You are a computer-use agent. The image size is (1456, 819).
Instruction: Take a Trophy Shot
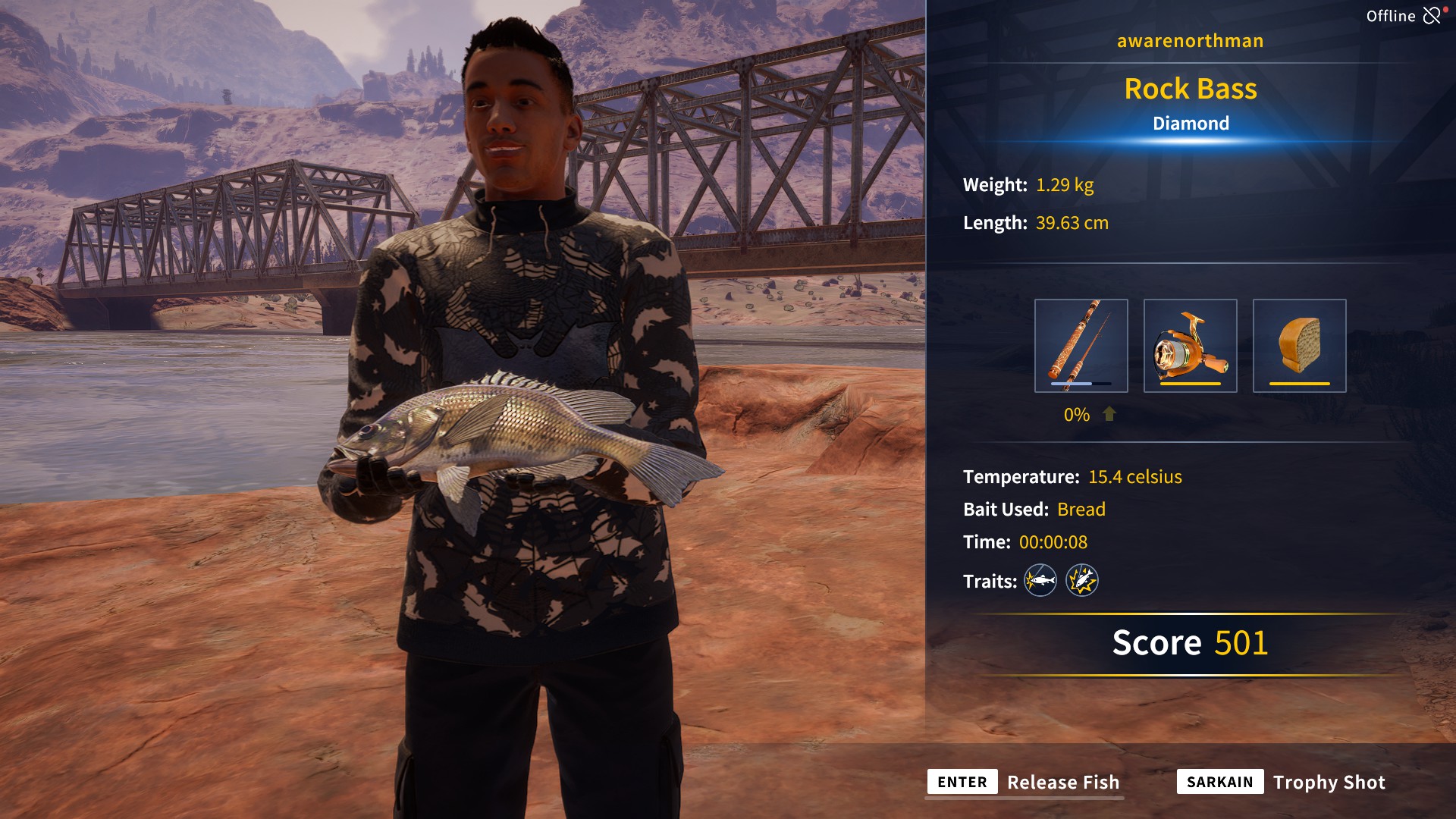(x=1328, y=782)
